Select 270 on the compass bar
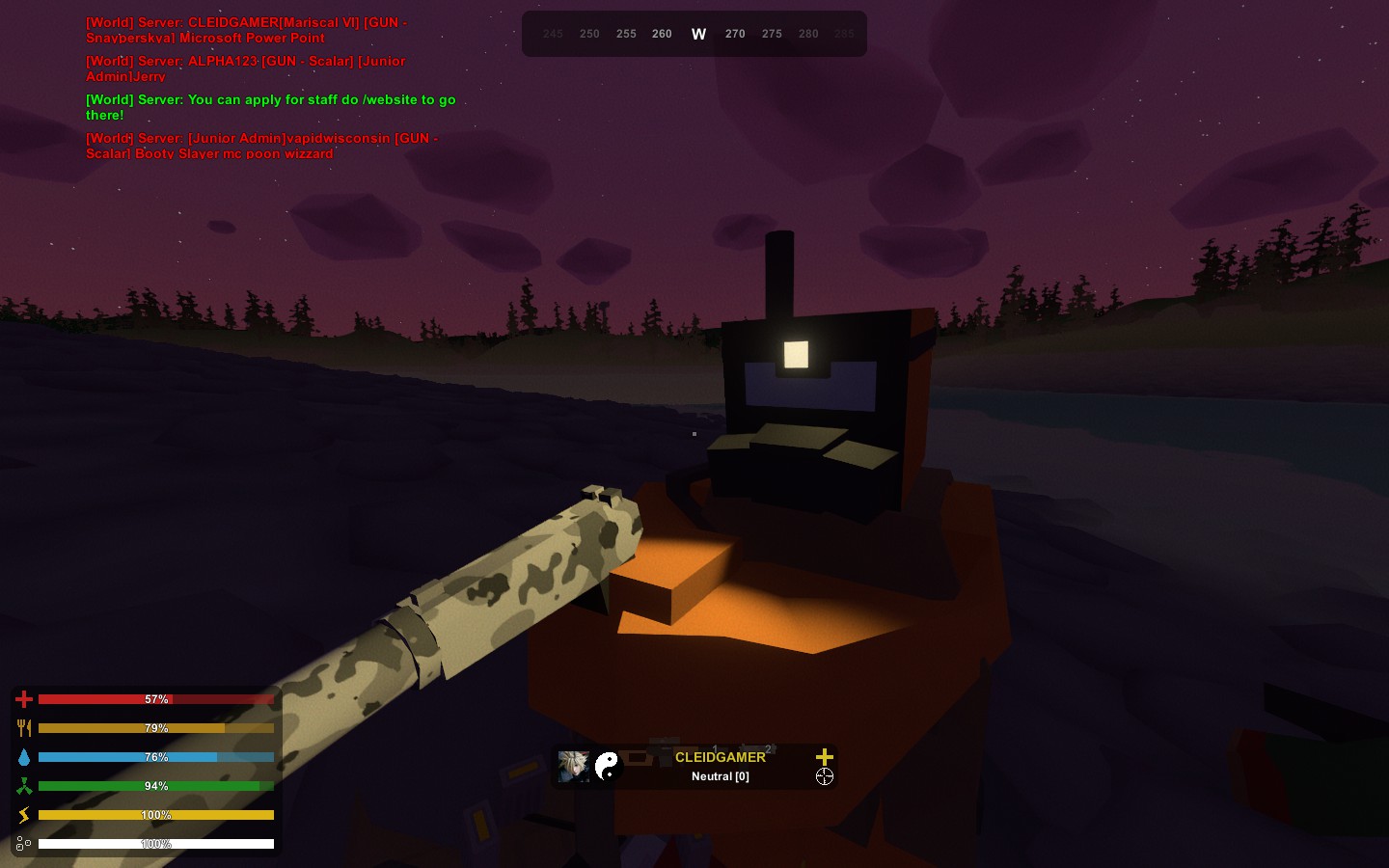The width and height of the screenshot is (1389, 868). point(735,34)
